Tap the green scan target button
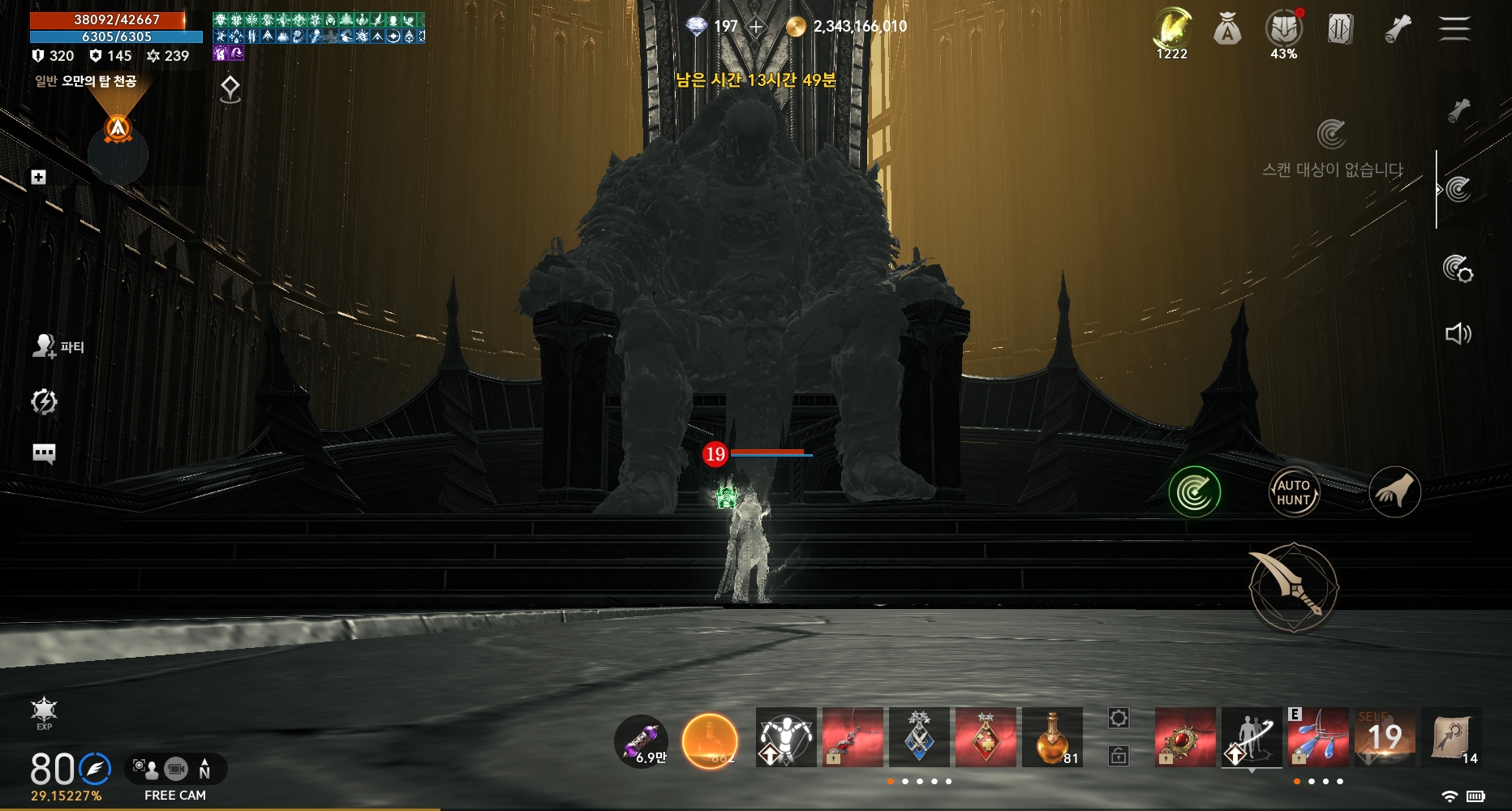The height and width of the screenshot is (811, 1512). tap(1194, 491)
